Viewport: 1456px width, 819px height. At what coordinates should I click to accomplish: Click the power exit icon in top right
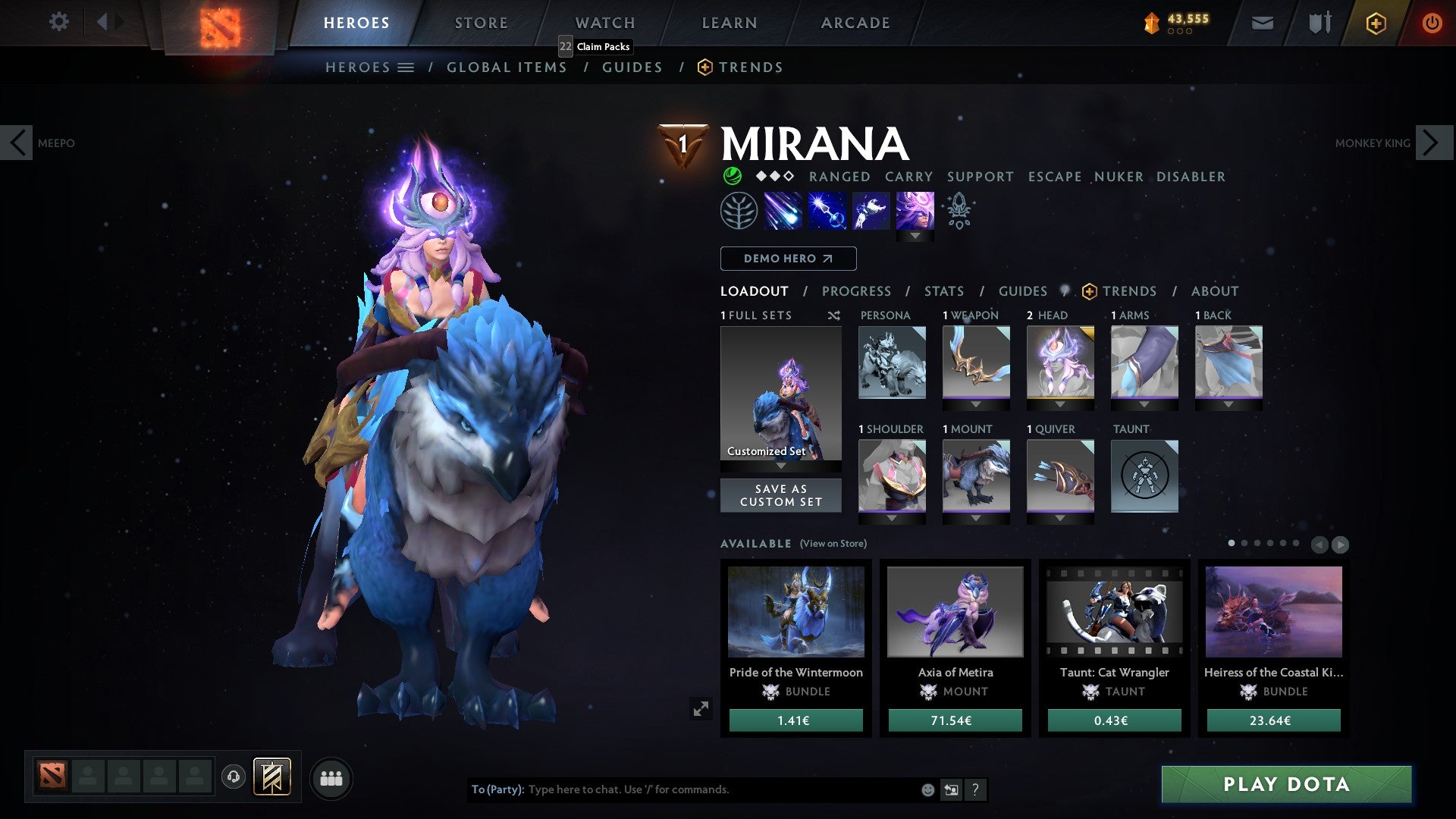click(x=1432, y=23)
